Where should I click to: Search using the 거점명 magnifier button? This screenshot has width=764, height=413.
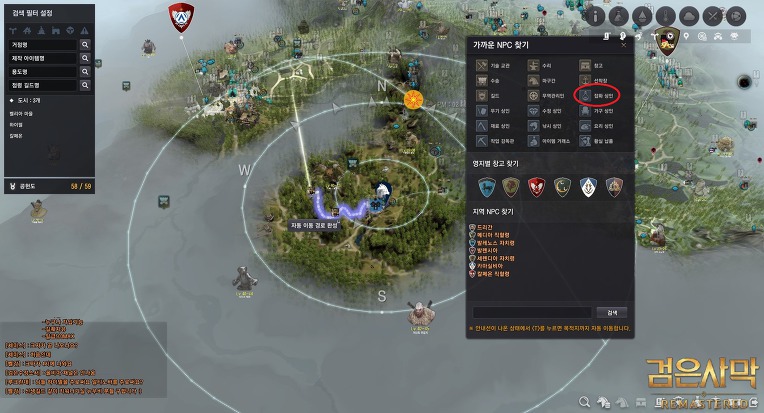(x=86, y=45)
